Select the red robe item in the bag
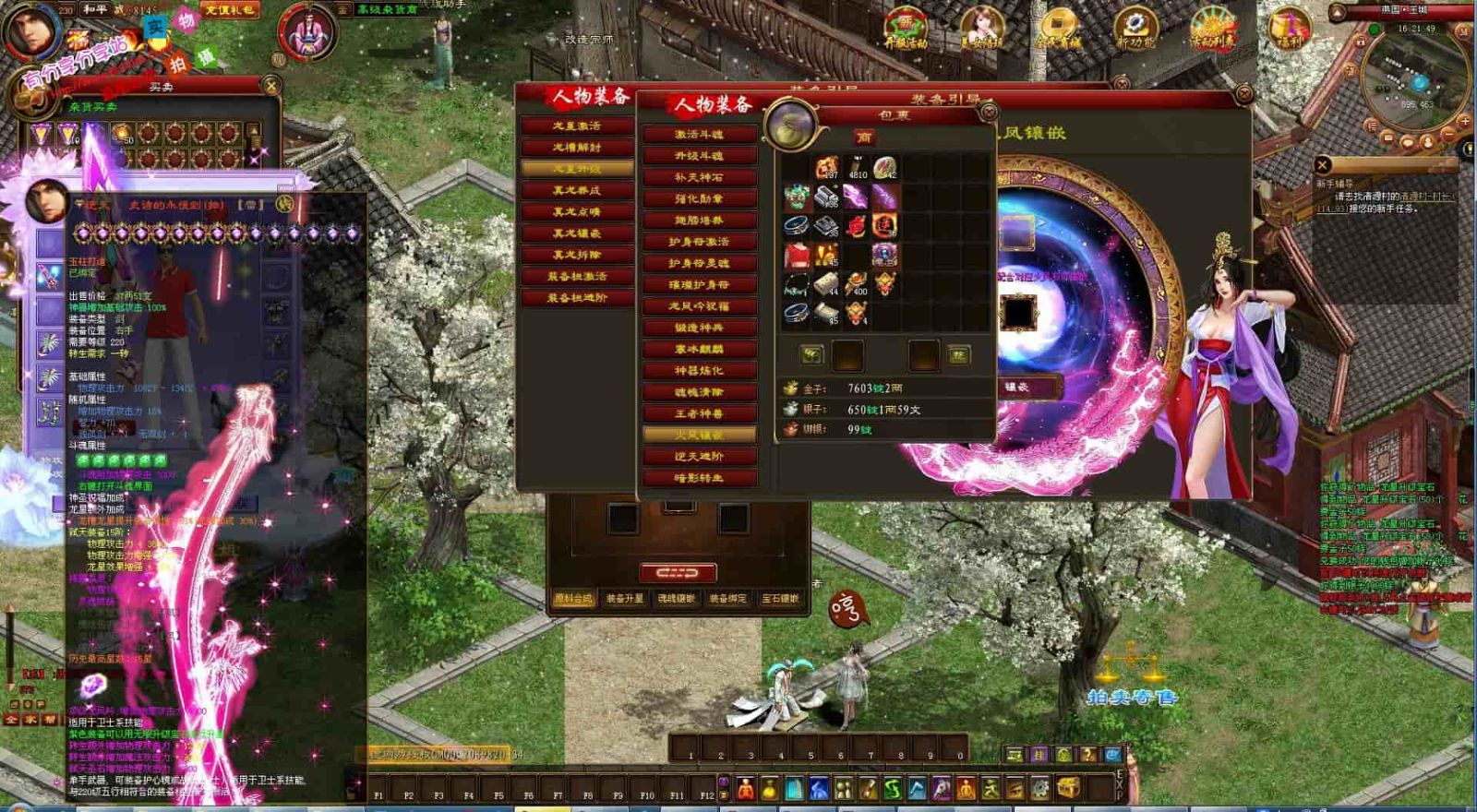 797,256
